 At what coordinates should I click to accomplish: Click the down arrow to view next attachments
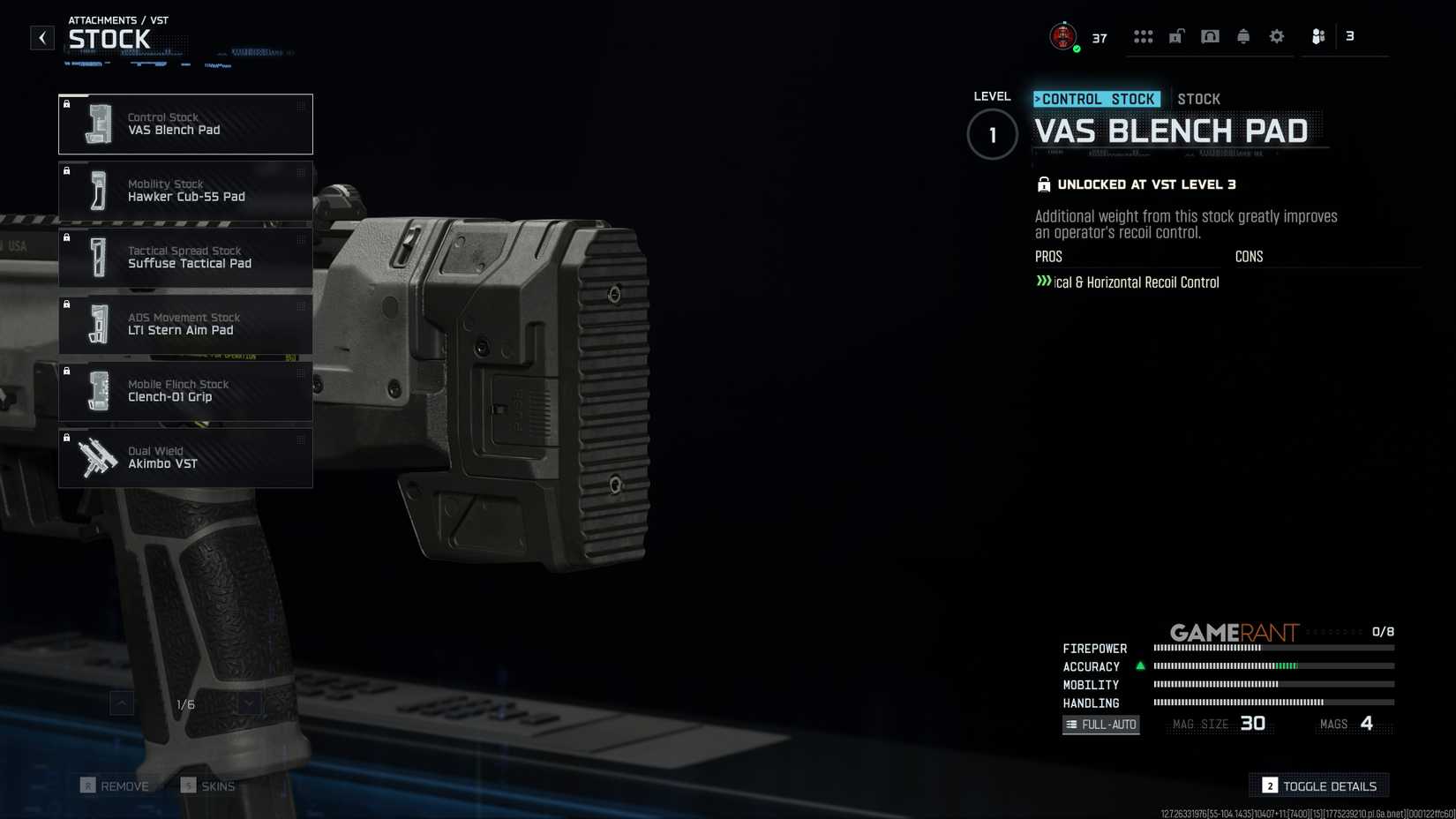tap(249, 703)
